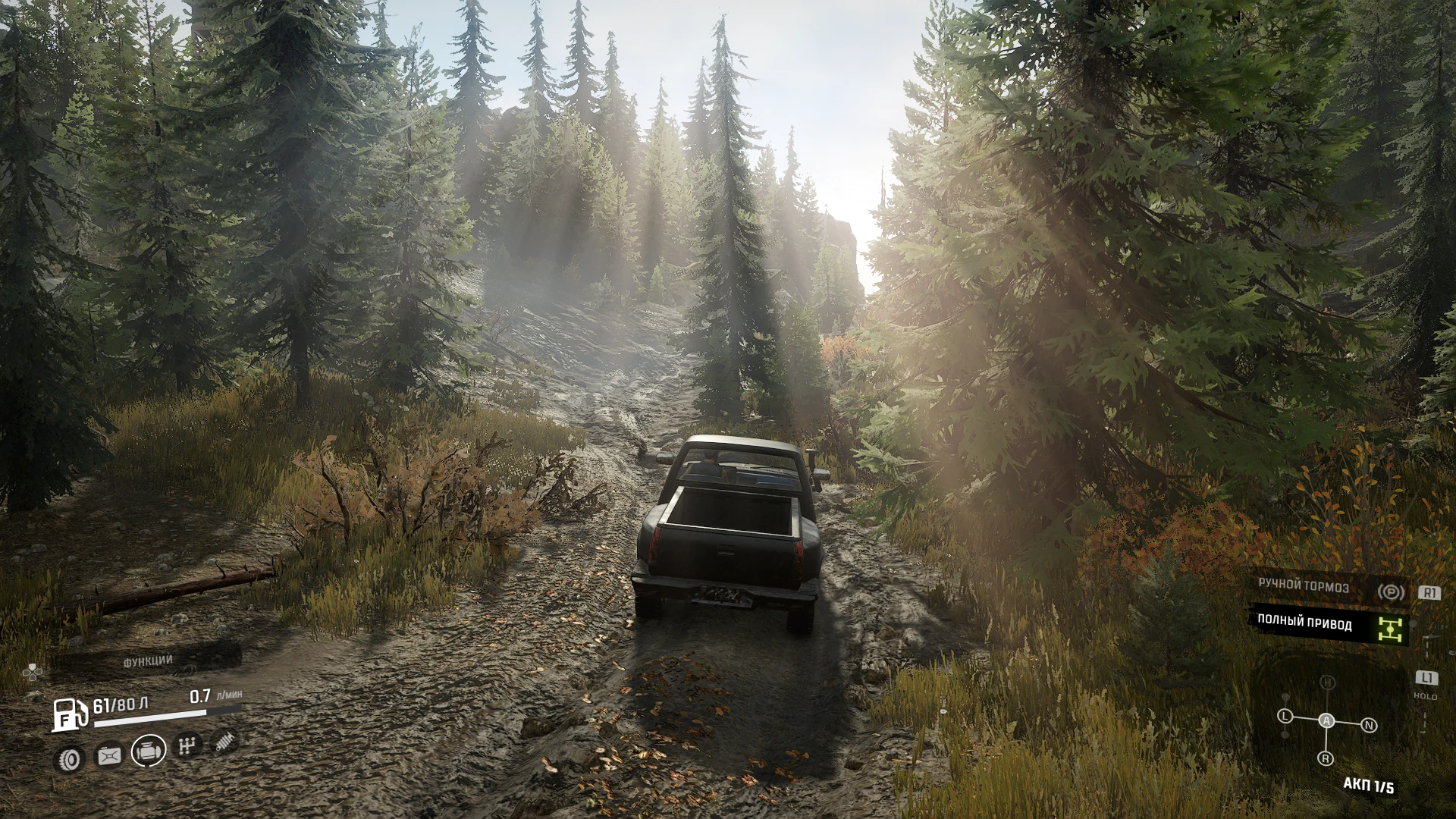This screenshot has width=1456, height=819.
Task: Select N neutral on the gear selector
Action: (1369, 725)
